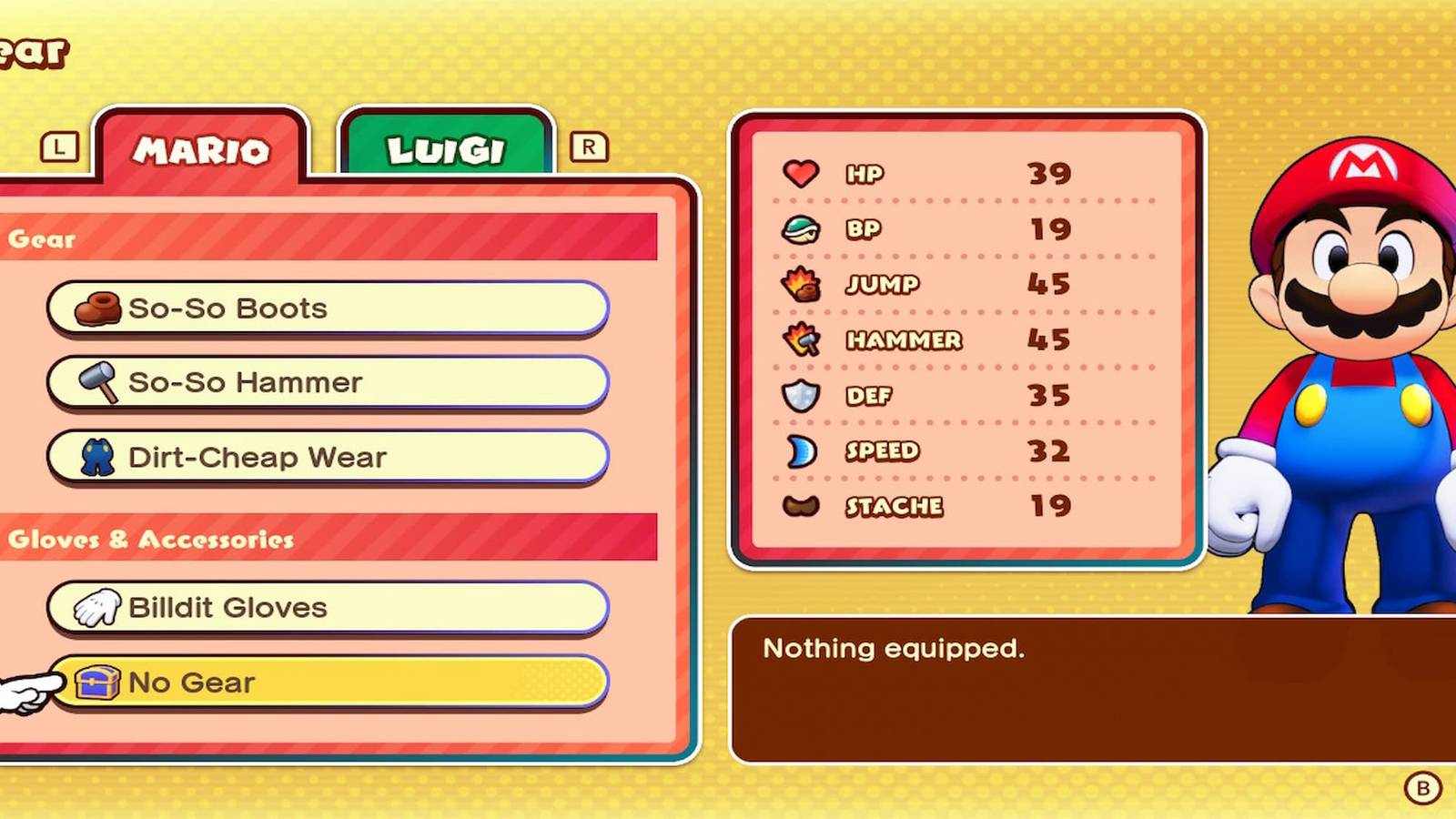Screen dimensions: 1456x819
Task: Select the Mario tab
Action: coord(202,152)
